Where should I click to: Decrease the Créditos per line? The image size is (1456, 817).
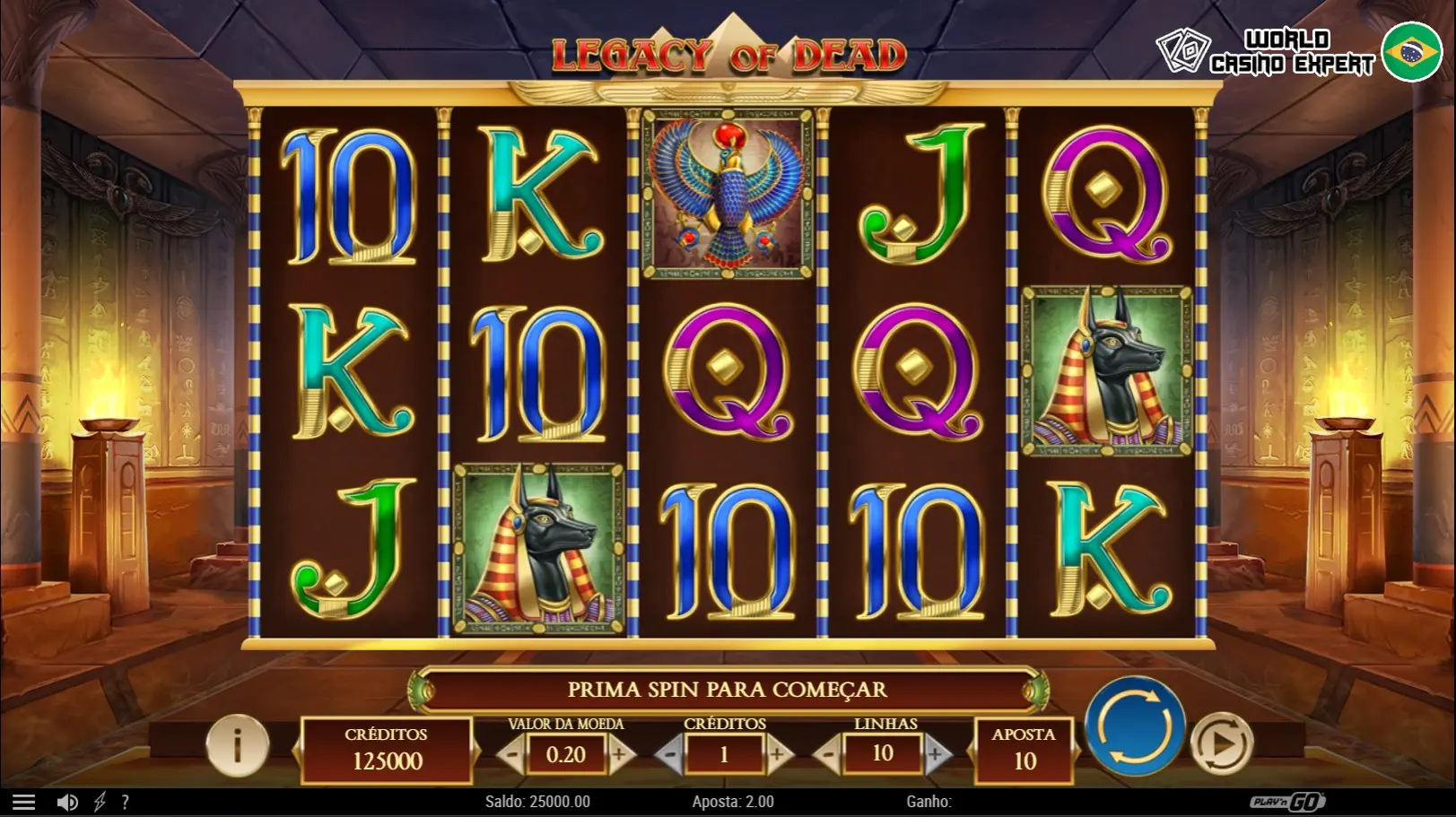click(x=670, y=755)
